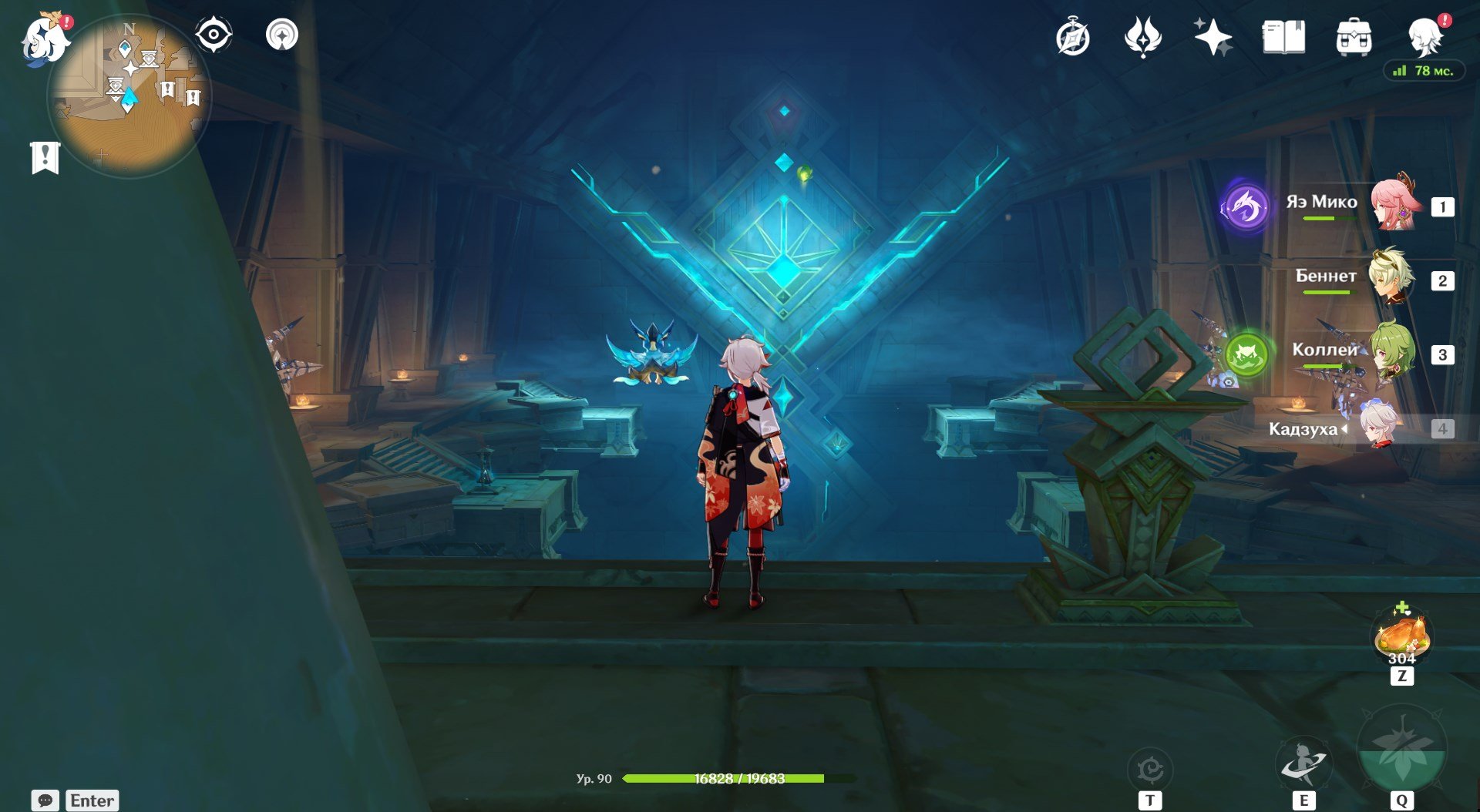
Task: Open the quest navigation target icon
Action: (x=281, y=35)
